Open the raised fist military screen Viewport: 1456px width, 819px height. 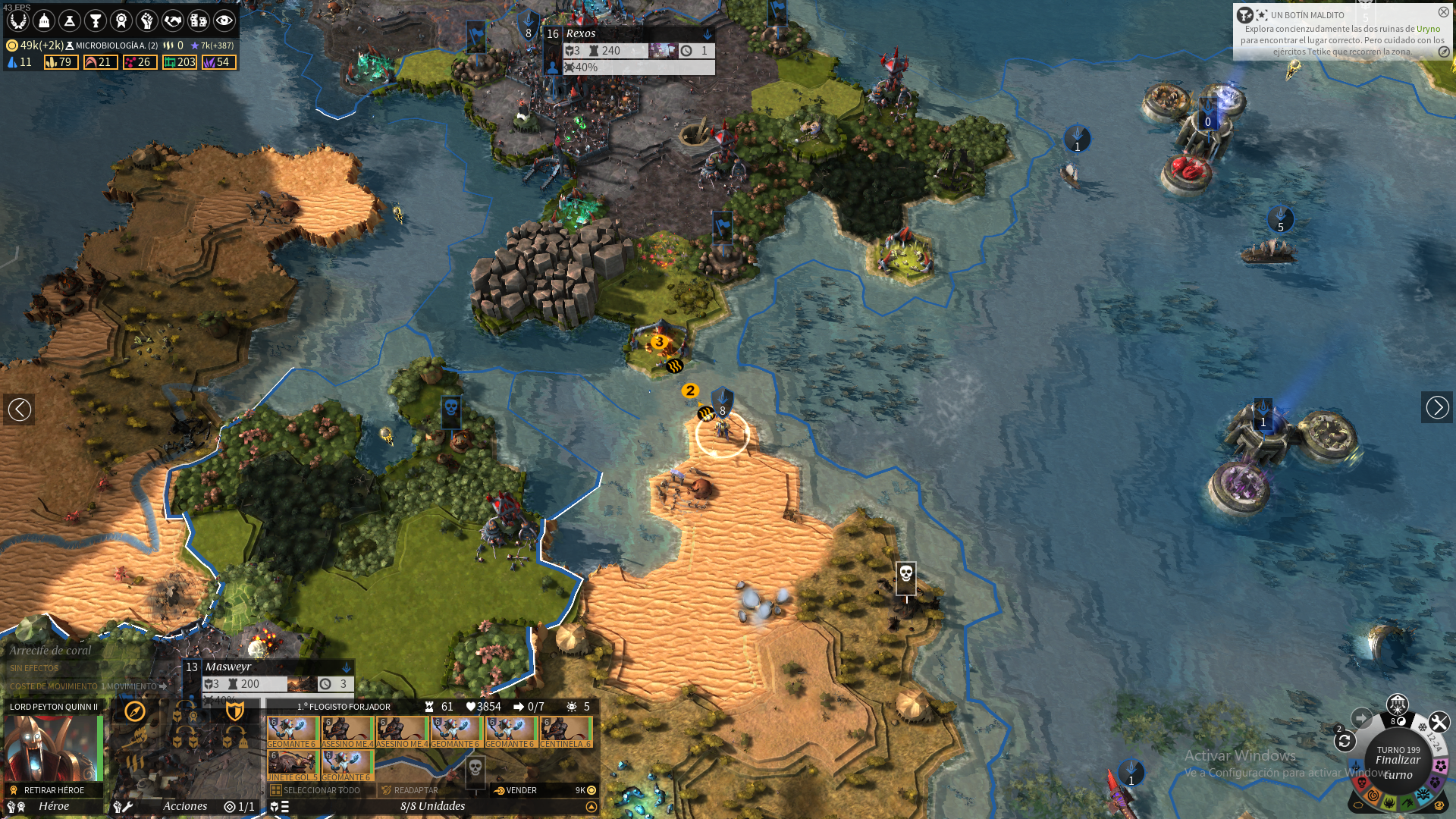pos(147,20)
